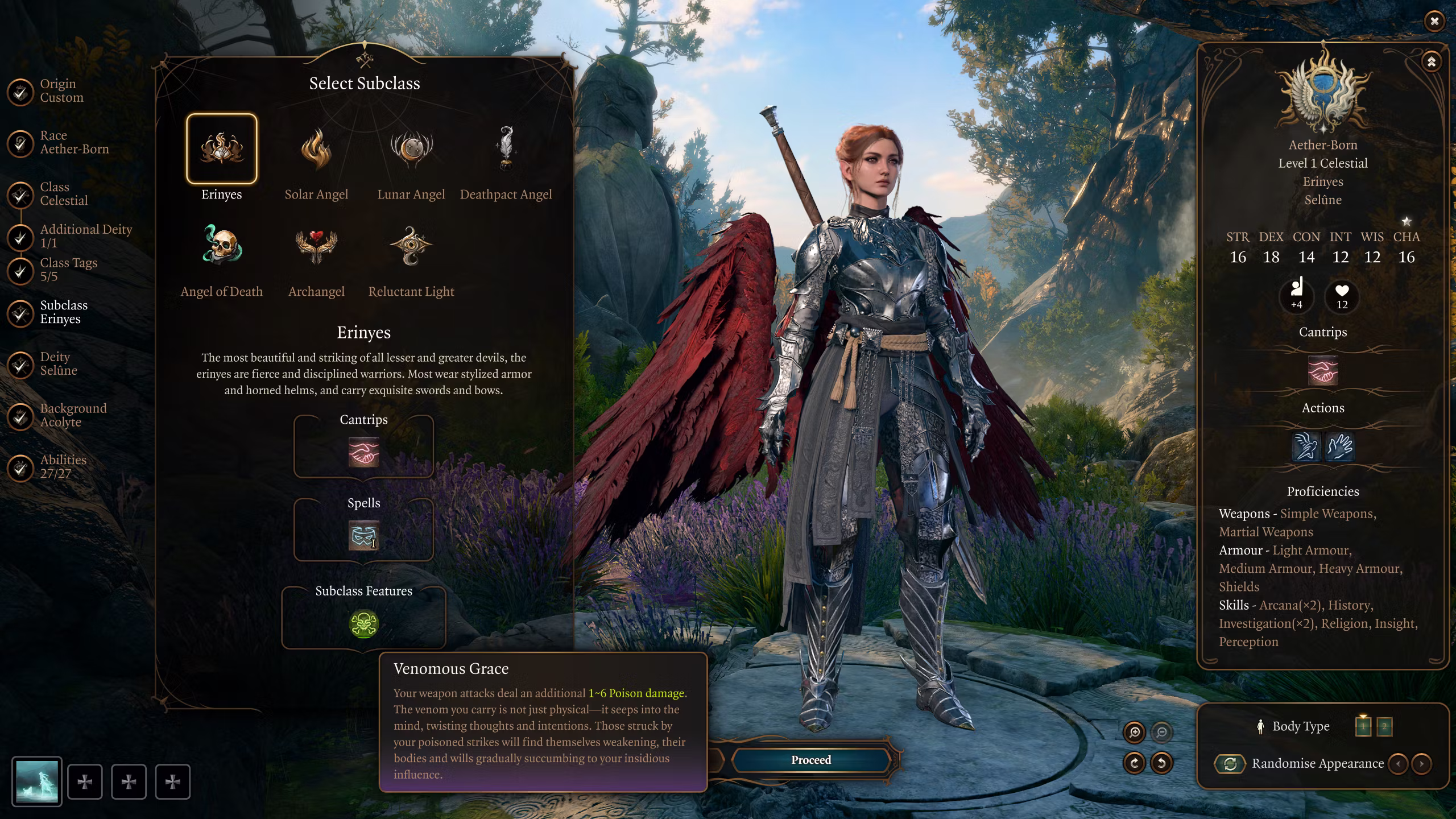Viewport: 1456px width, 819px height.
Task: Select the first party member portrait
Action: [x=37, y=781]
